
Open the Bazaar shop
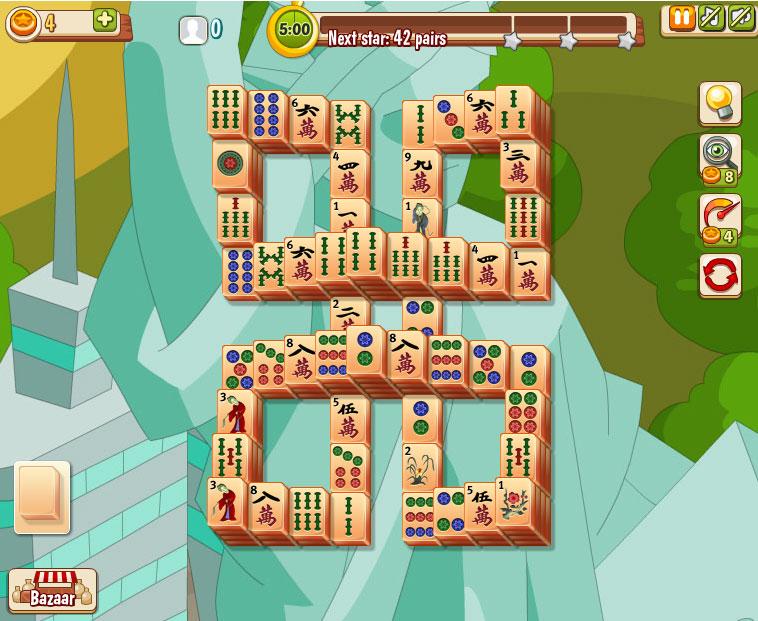point(52,589)
